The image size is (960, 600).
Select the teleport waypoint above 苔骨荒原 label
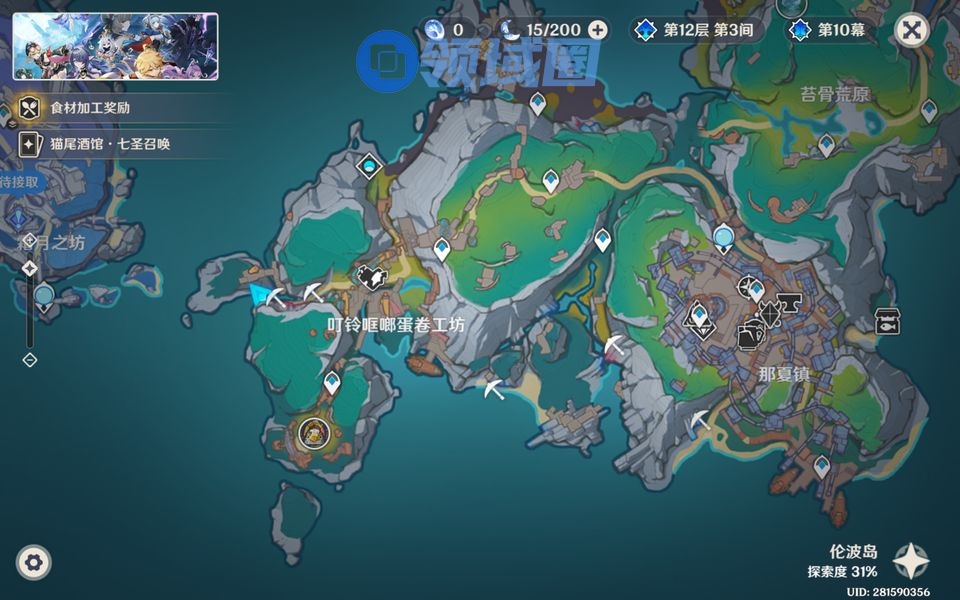click(x=826, y=145)
